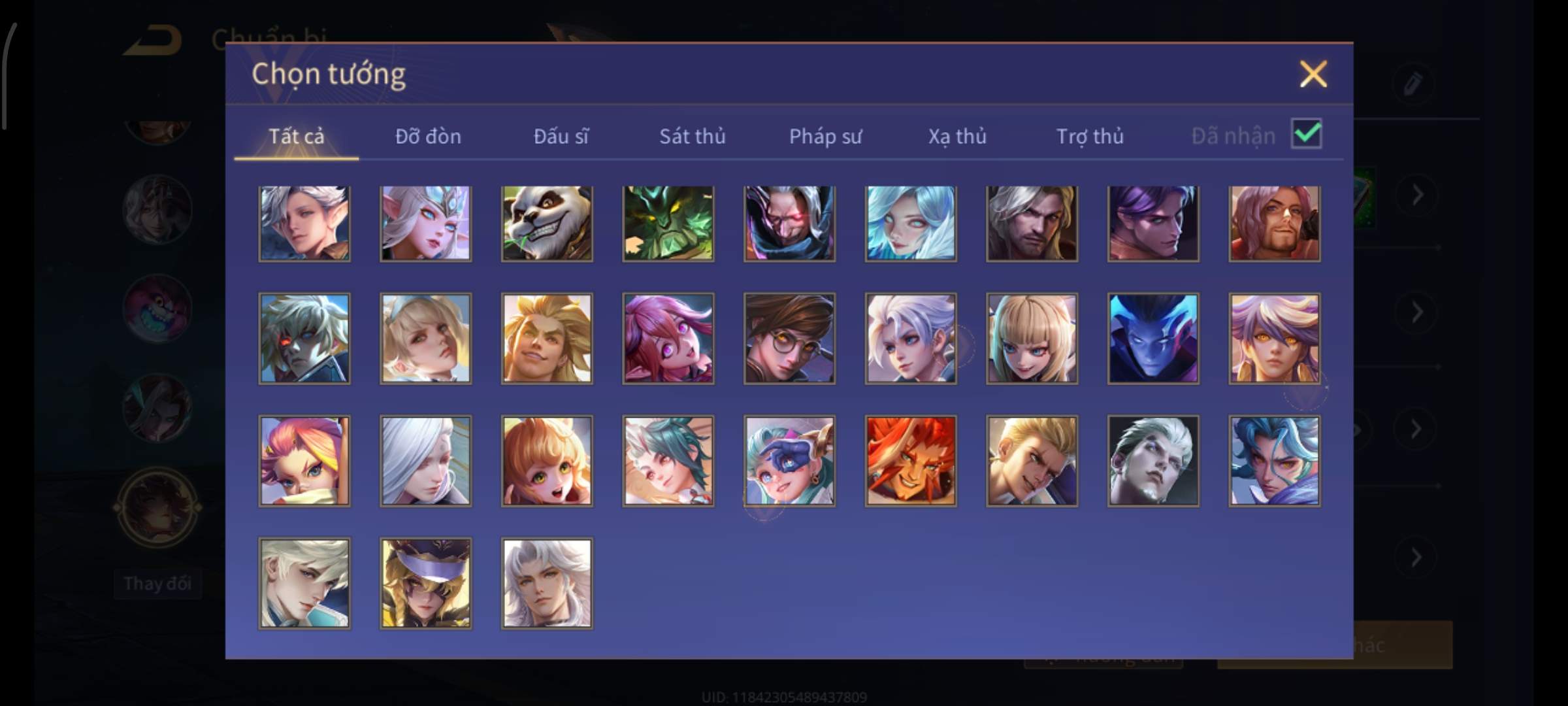
Task: Select the green leafy tree monster hero
Action: tap(668, 224)
